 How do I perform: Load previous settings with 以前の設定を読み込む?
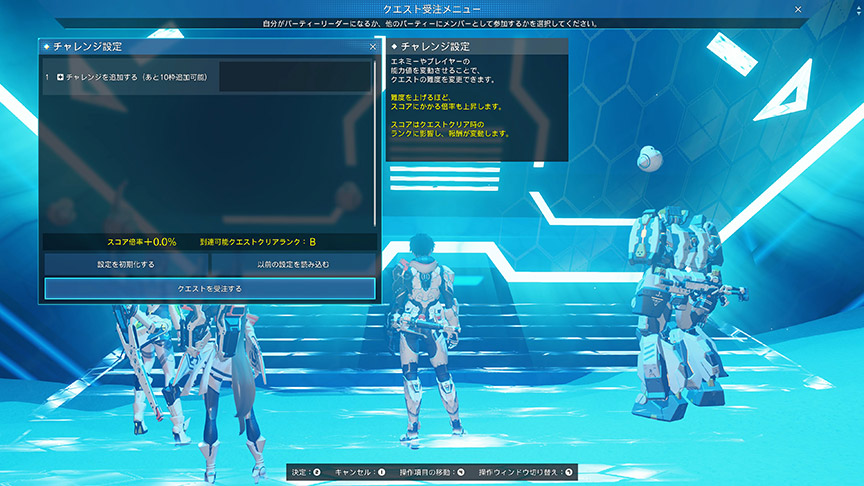pos(293,264)
